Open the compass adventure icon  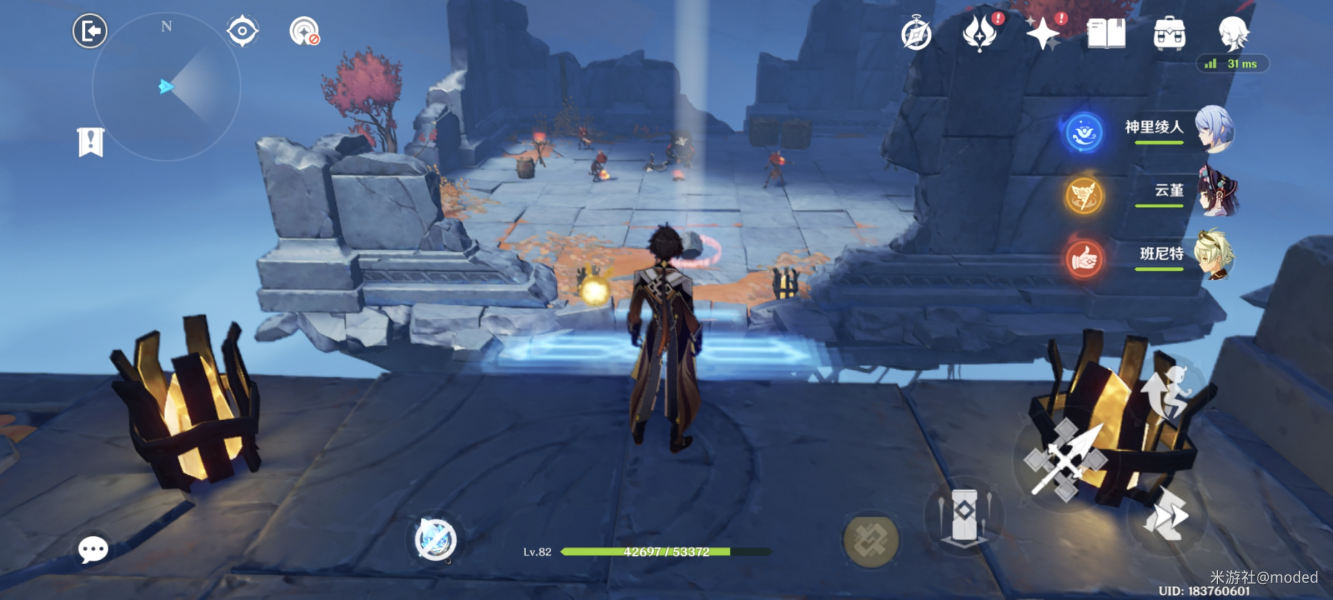[x=916, y=34]
